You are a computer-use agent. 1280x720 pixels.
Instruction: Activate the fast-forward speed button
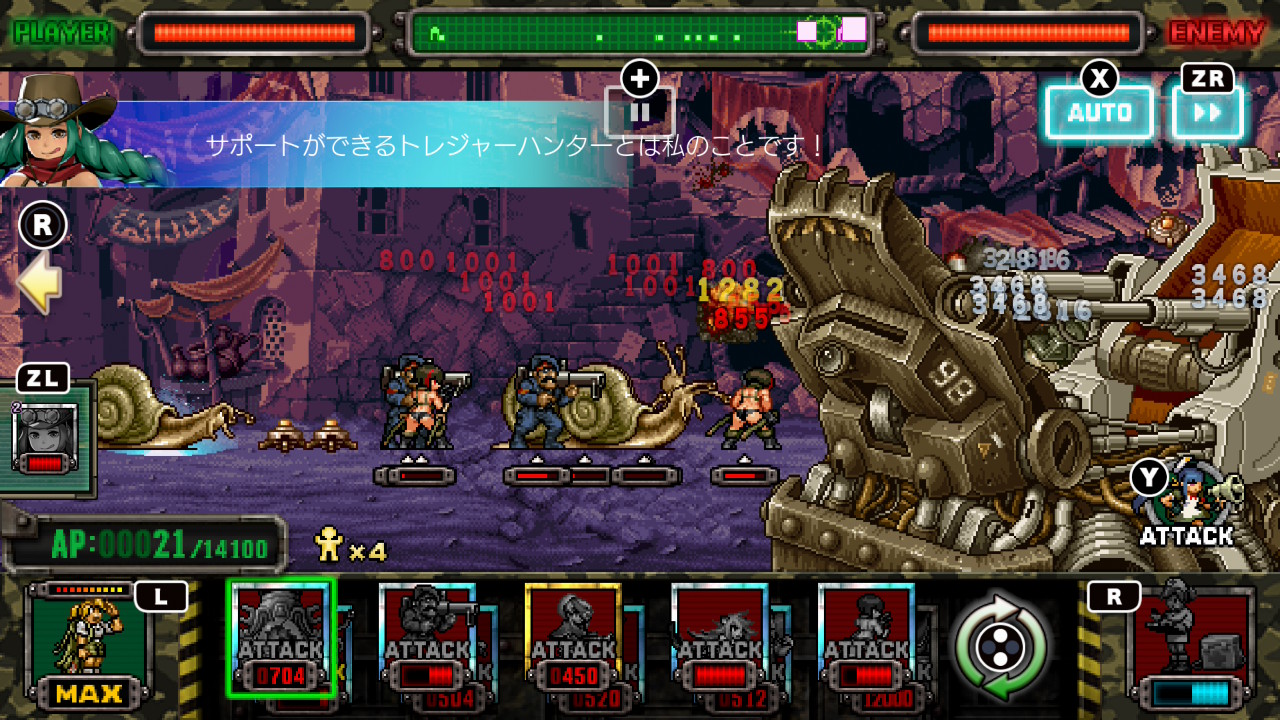[1207, 112]
